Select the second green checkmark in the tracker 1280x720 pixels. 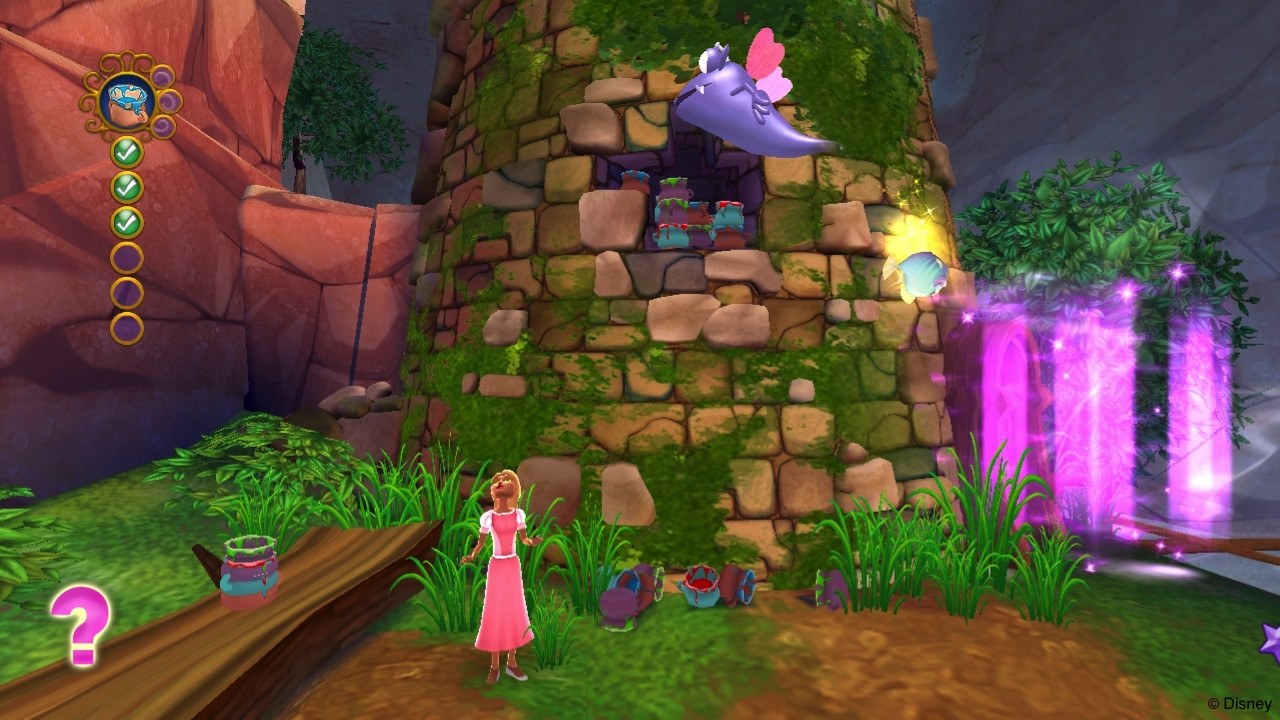pyautogui.click(x=126, y=185)
